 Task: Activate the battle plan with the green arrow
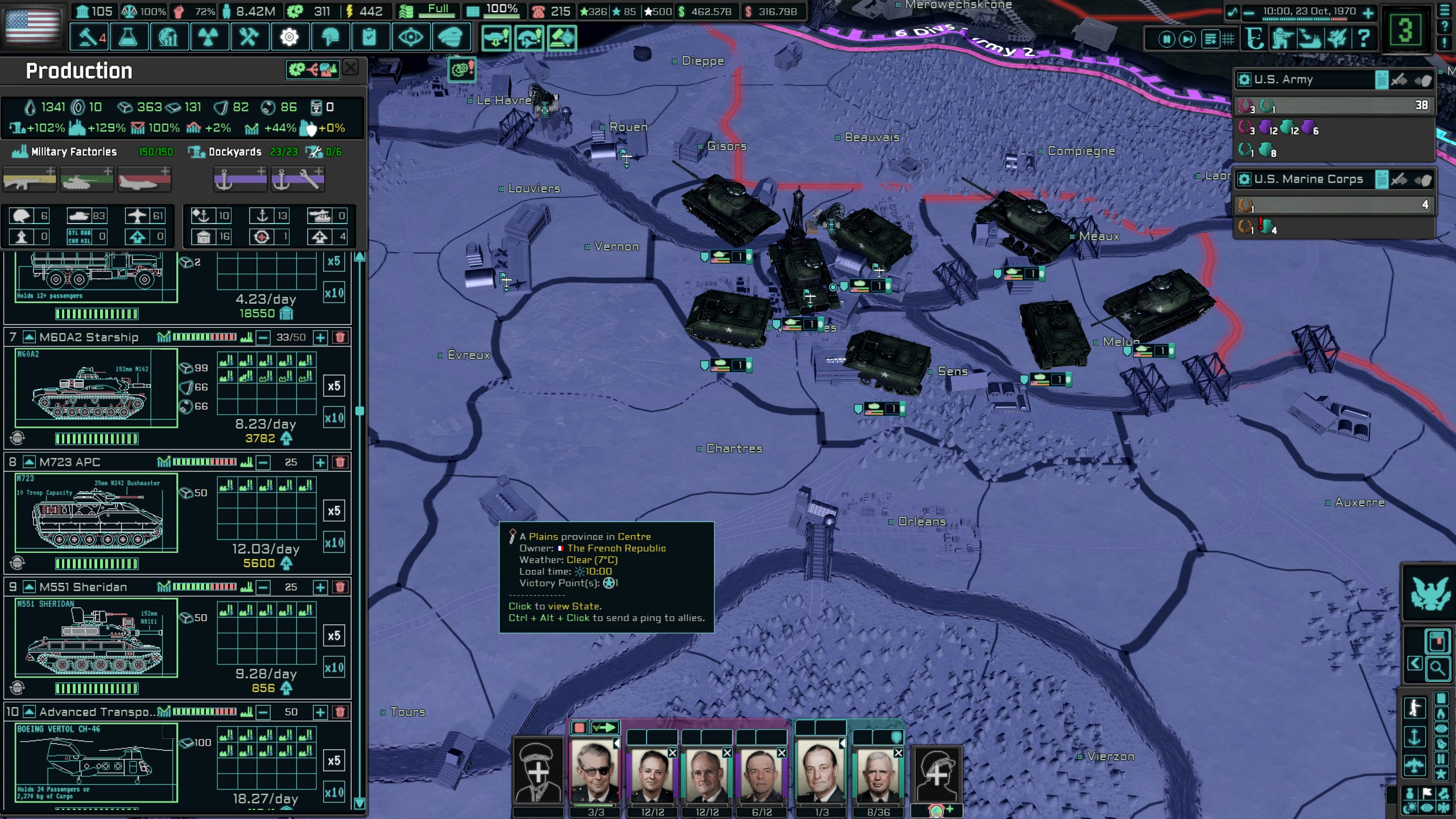604,726
